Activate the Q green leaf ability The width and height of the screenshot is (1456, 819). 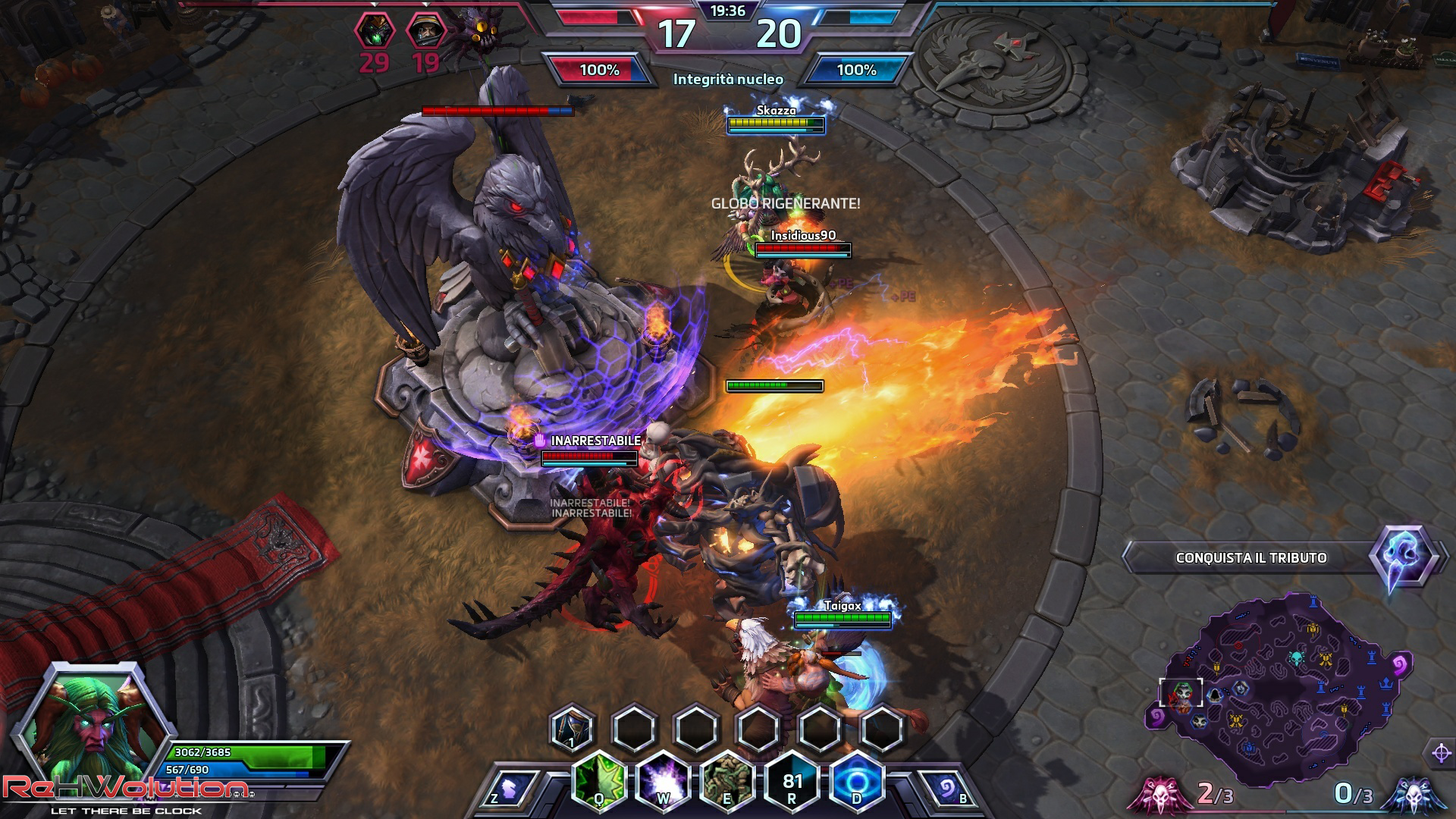tap(599, 781)
